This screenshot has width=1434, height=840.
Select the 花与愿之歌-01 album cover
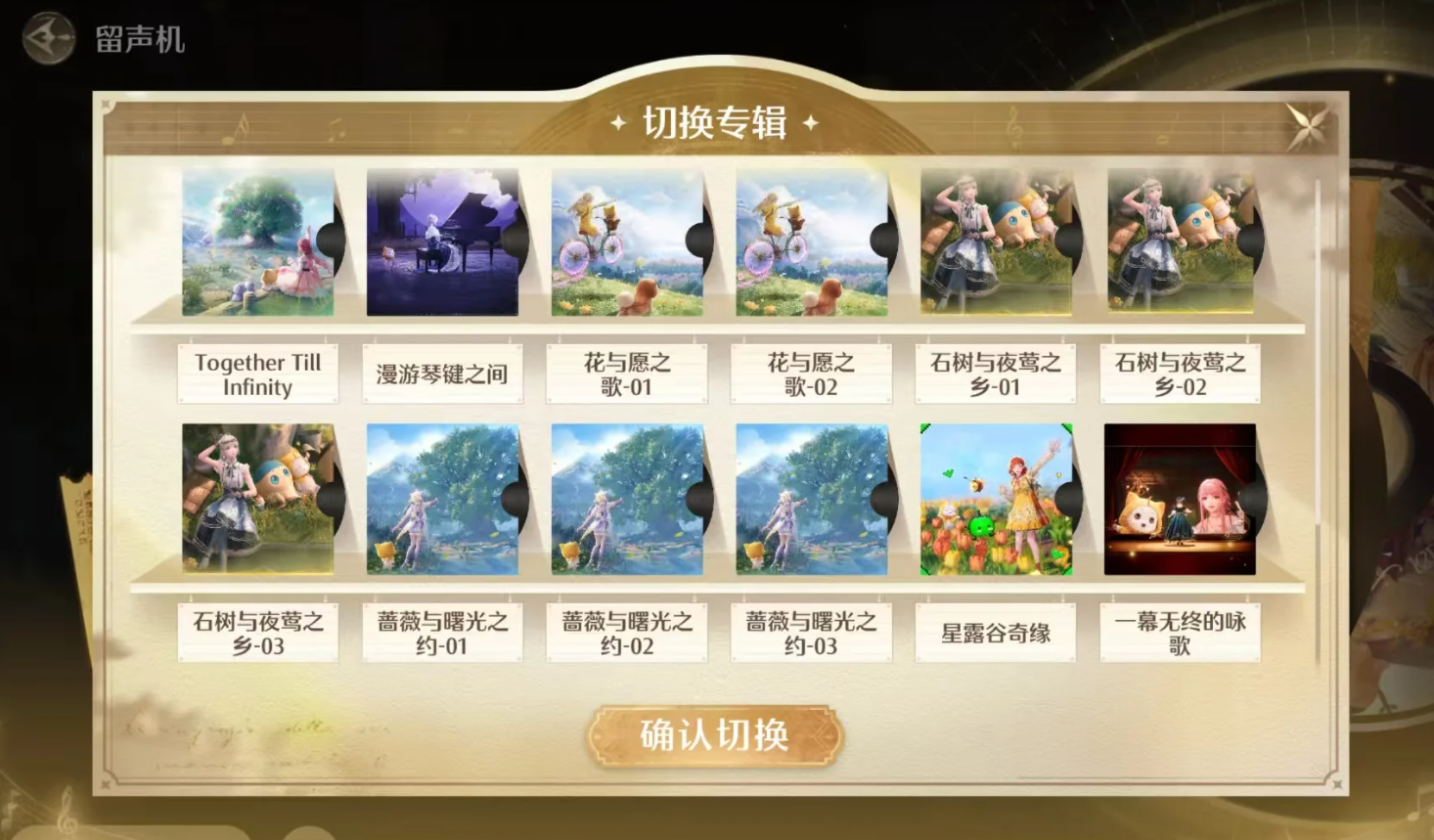(x=626, y=243)
